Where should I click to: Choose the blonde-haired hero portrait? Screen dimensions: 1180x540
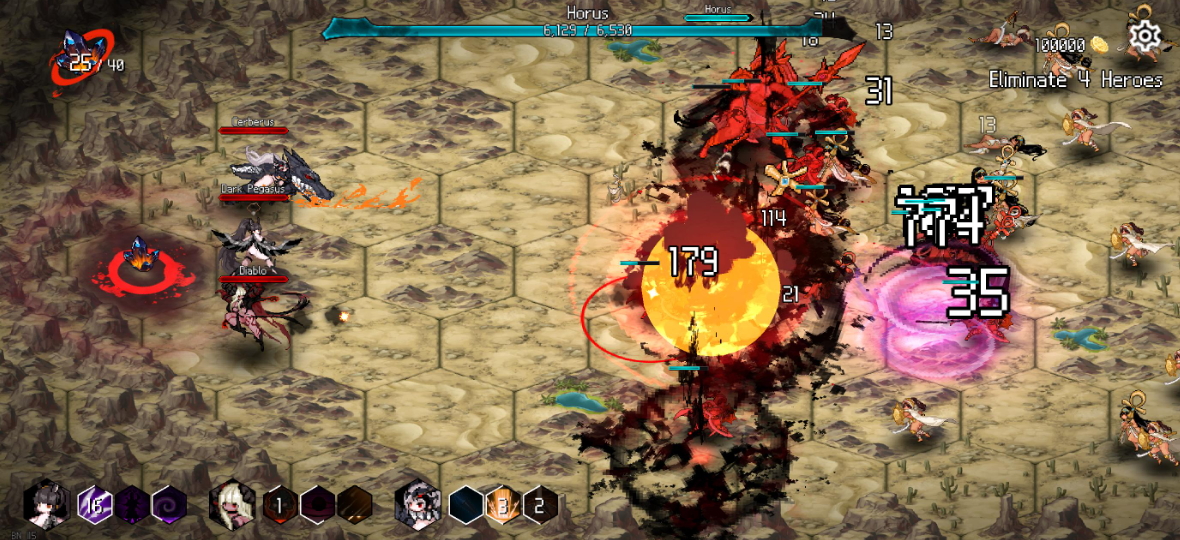point(232,504)
